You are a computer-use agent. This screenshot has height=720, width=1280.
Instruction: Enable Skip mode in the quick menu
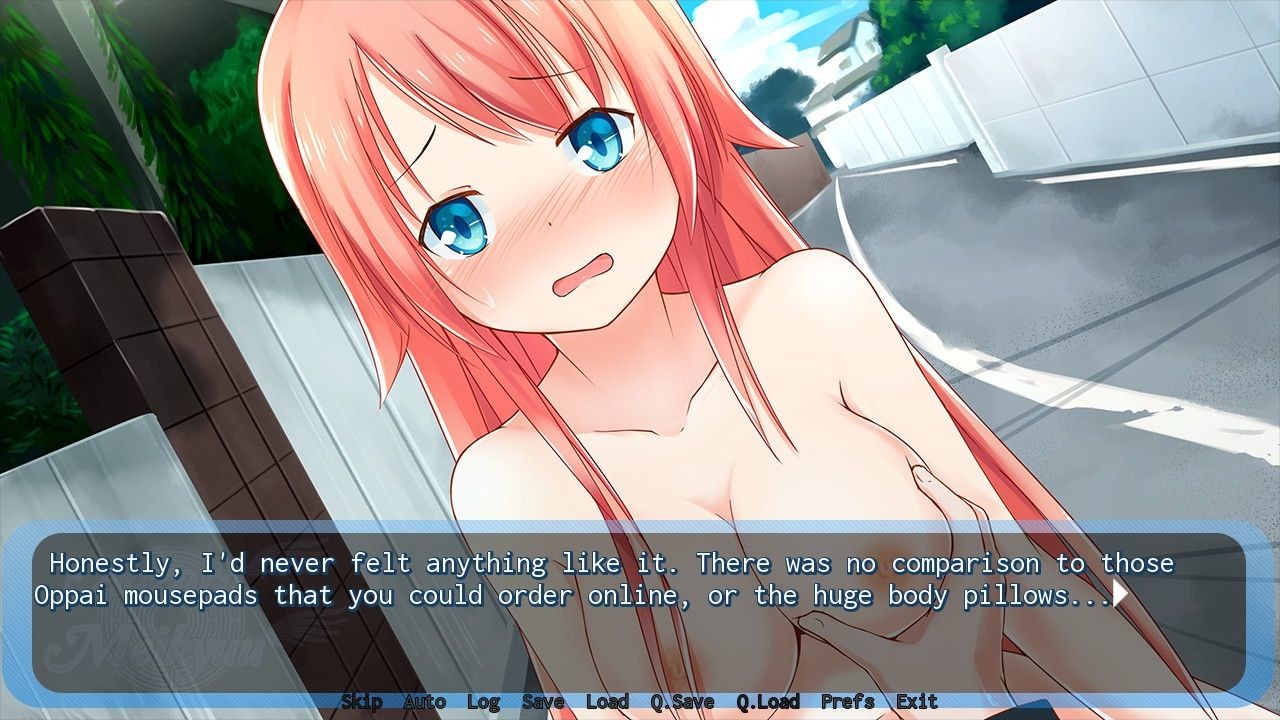point(364,702)
